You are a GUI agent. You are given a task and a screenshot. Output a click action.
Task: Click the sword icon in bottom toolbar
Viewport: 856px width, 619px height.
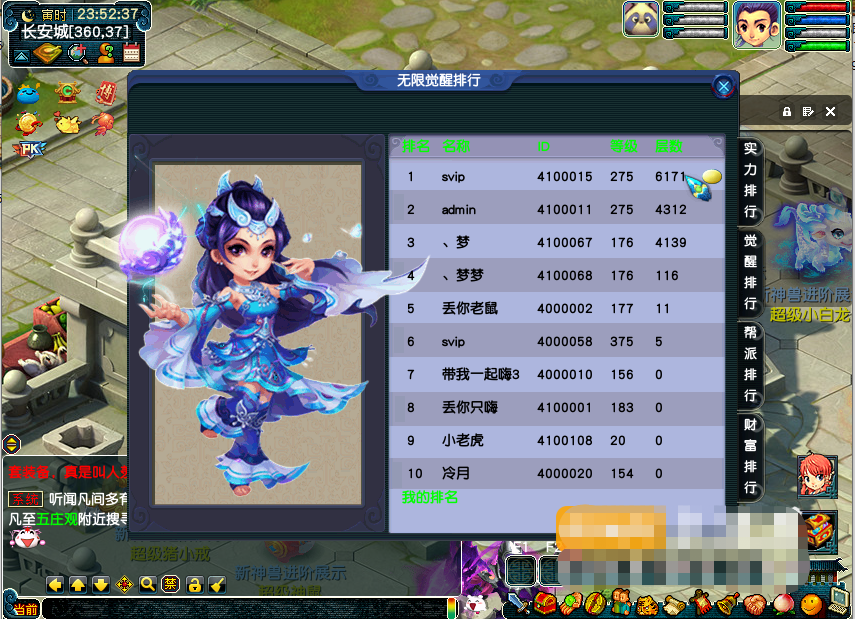point(518,603)
